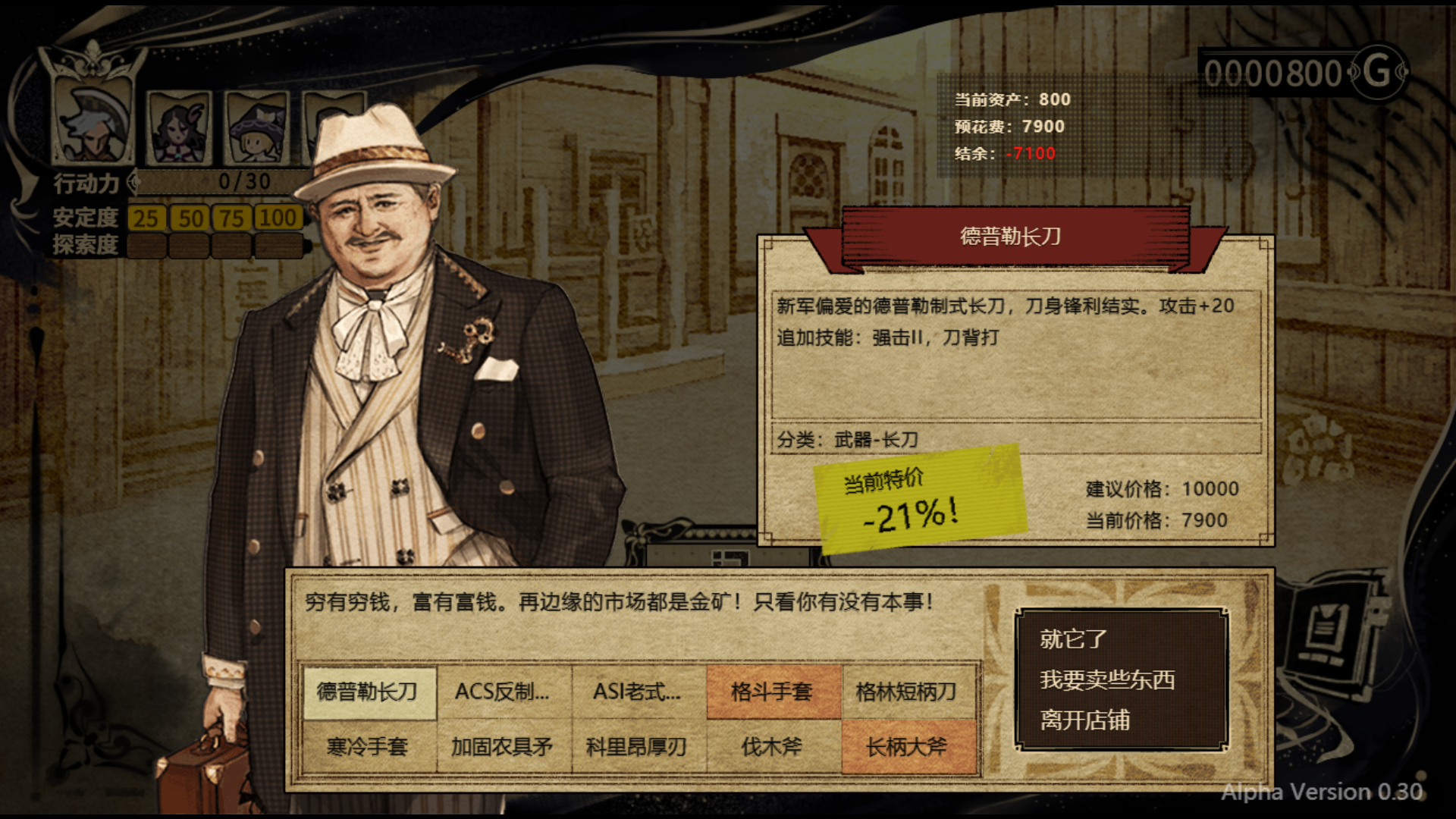Click 离开店铺 to leave the shop
This screenshot has height=819, width=1456.
coord(1086,721)
